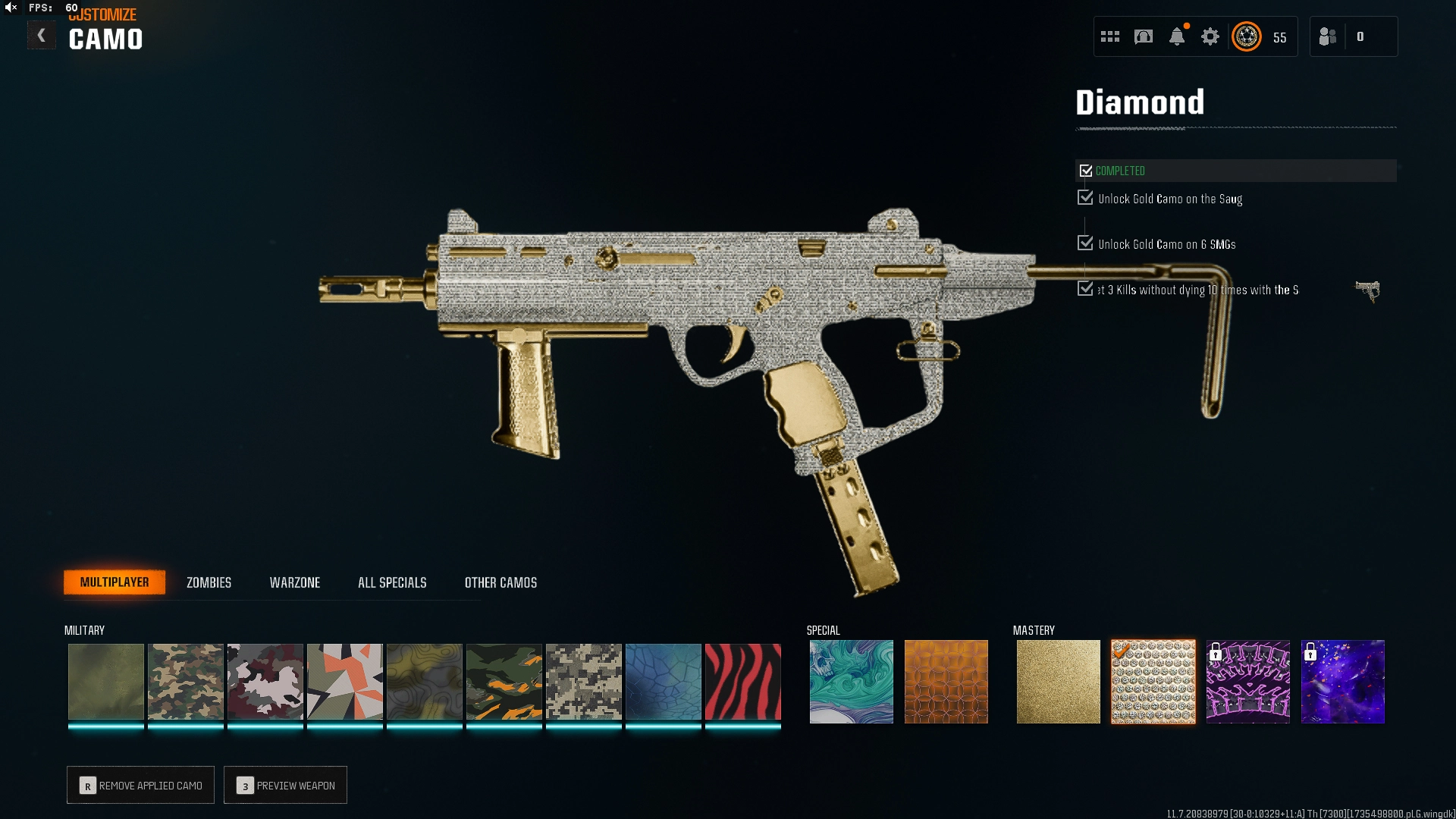Go back using the arrow button
This screenshot has height=819, width=1456.
[42, 36]
